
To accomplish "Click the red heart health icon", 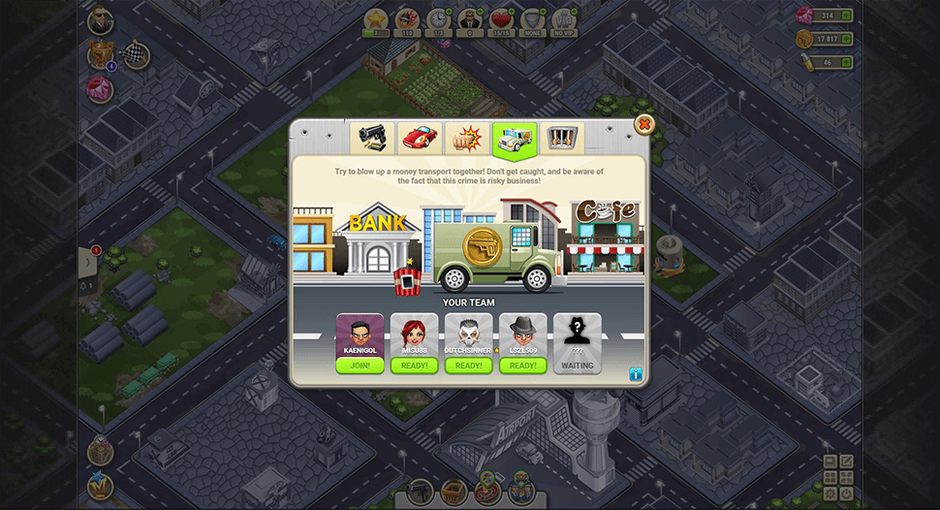I will pos(499,19).
